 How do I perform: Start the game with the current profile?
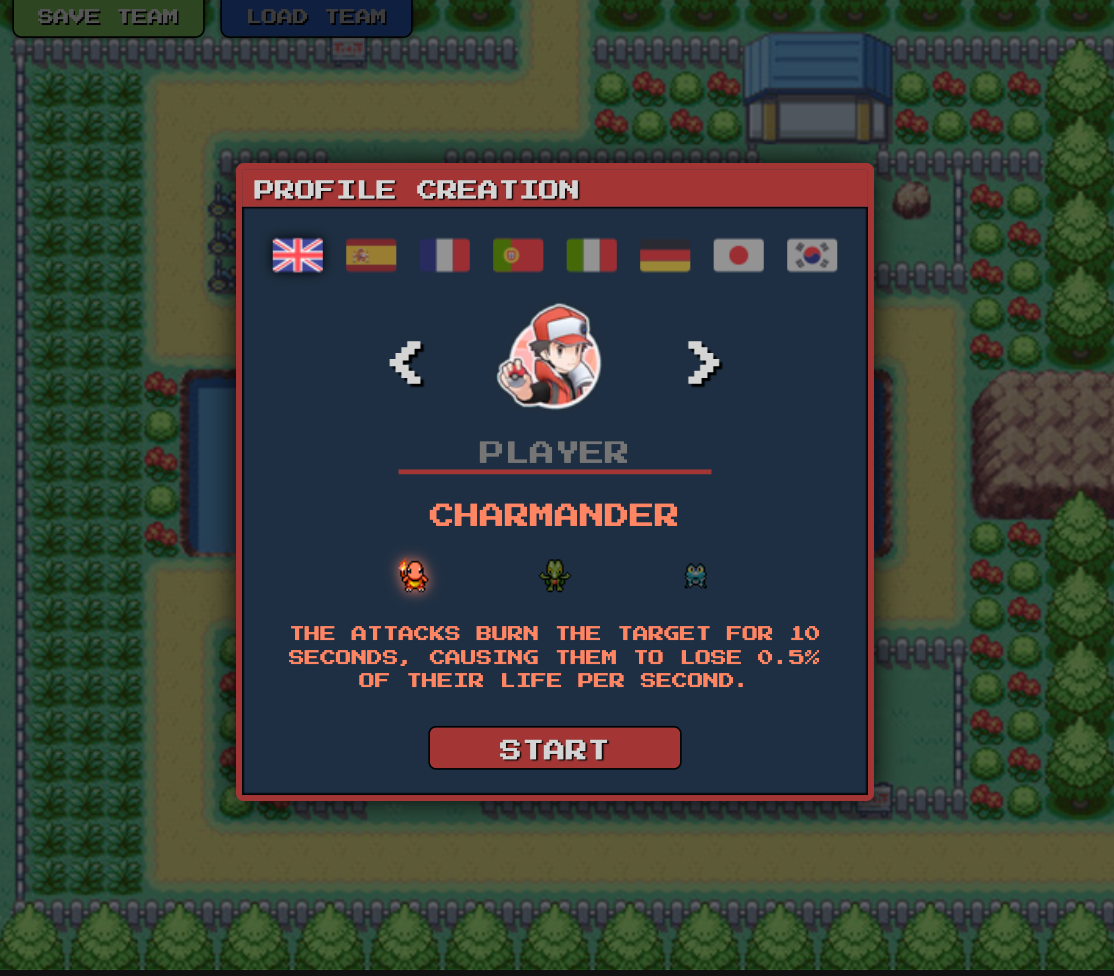point(554,748)
